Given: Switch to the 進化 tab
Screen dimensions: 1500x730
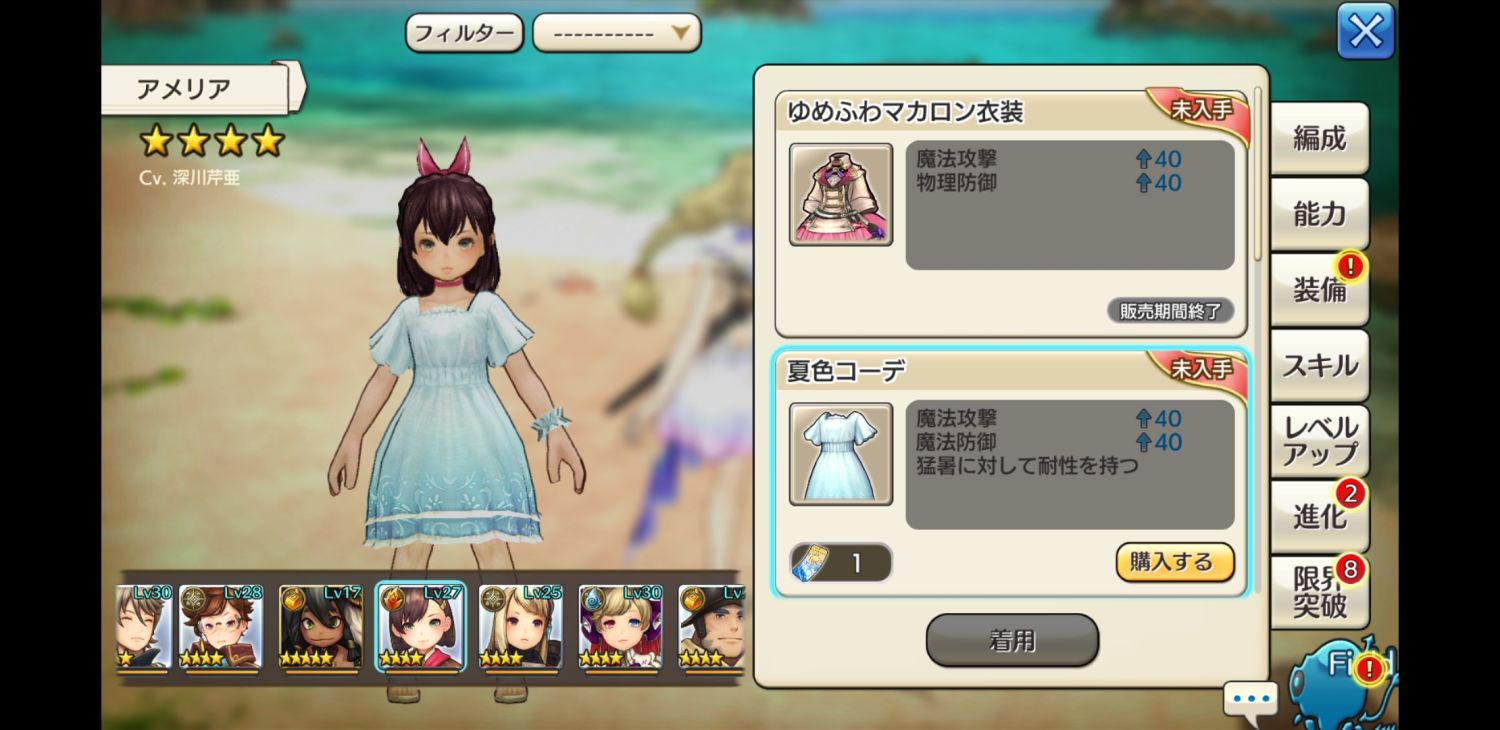Looking at the screenshot, I should point(1319,516).
